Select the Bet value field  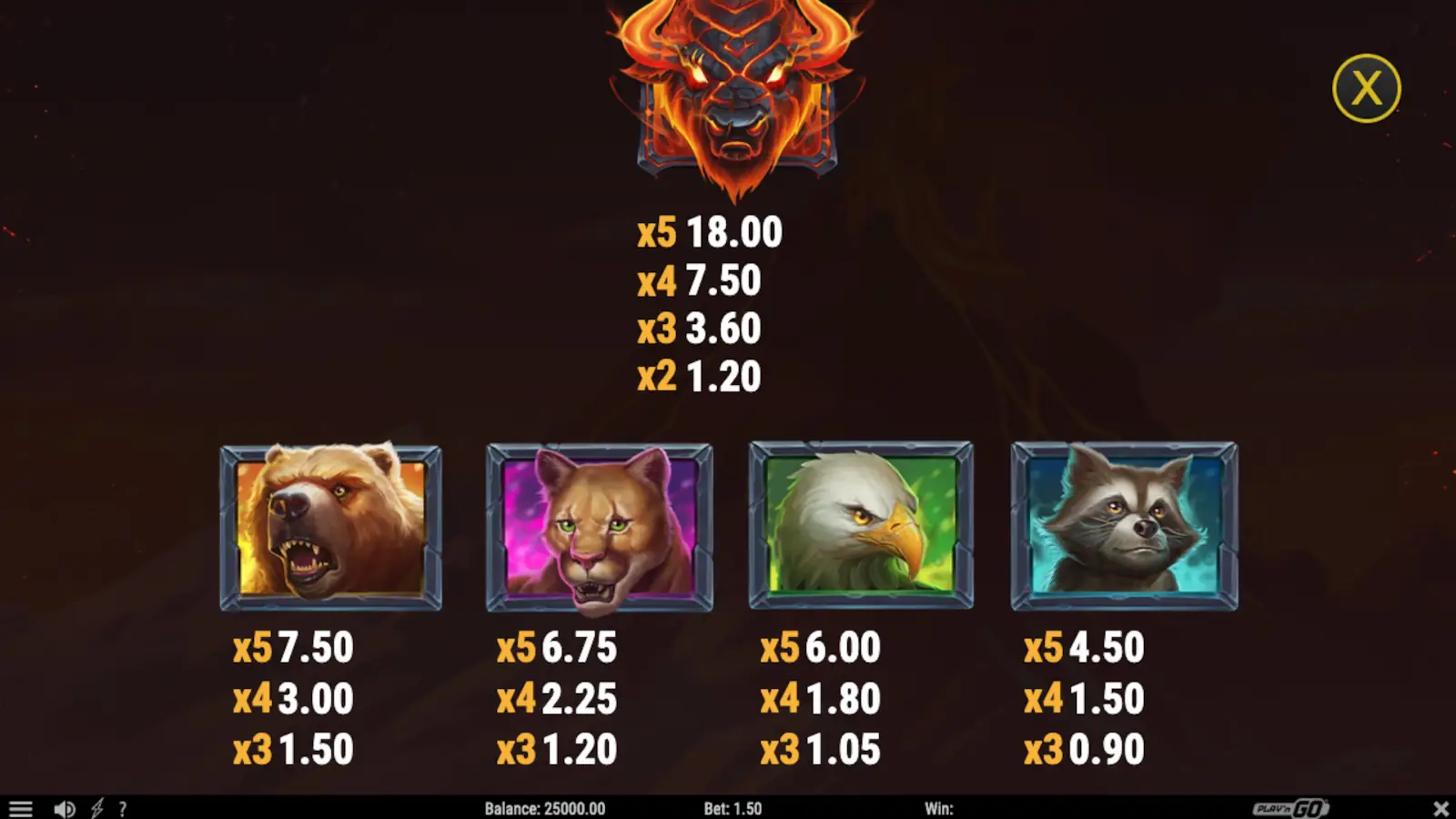pos(726,808)
